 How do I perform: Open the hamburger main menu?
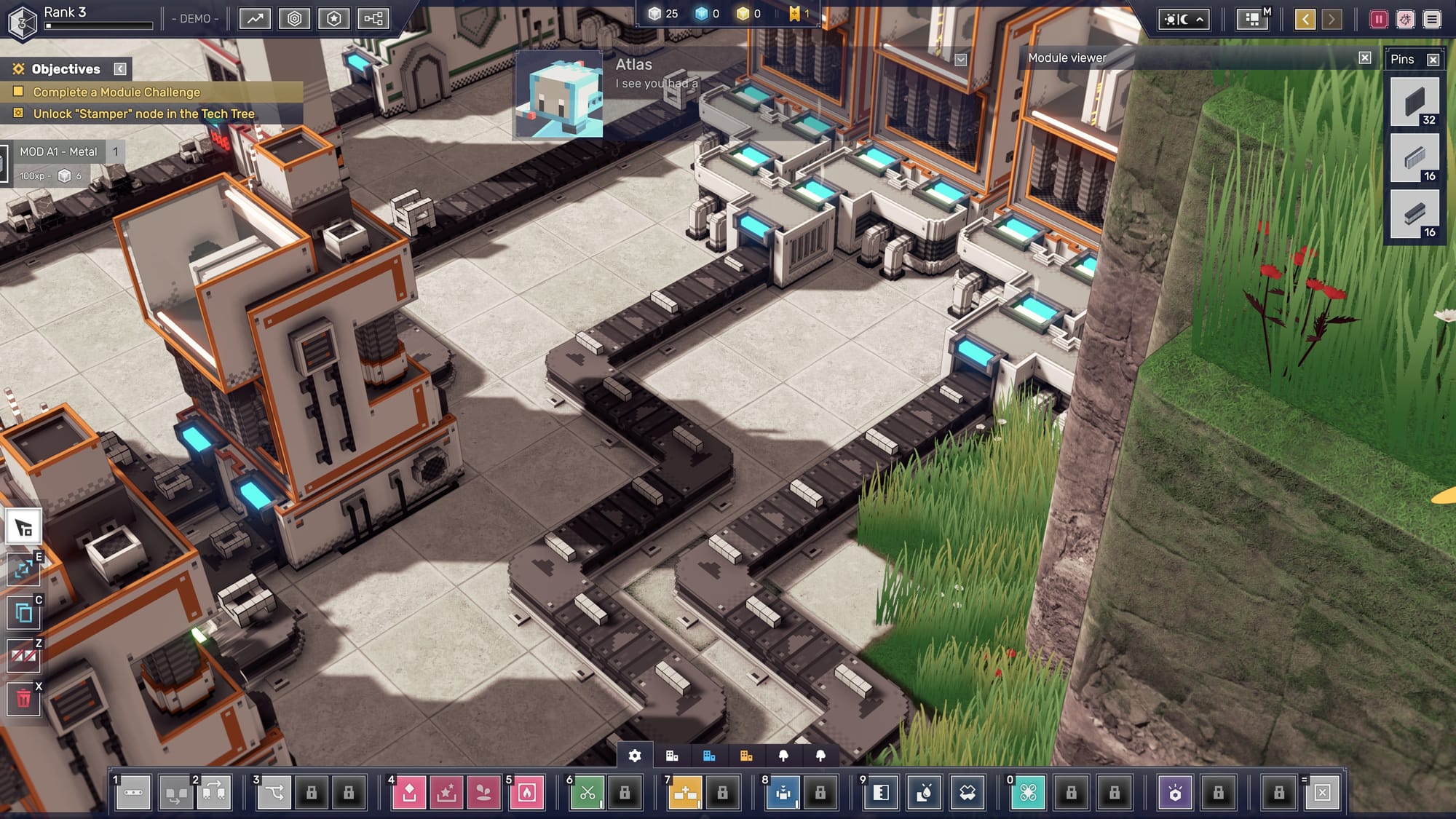click(1432, 20)
